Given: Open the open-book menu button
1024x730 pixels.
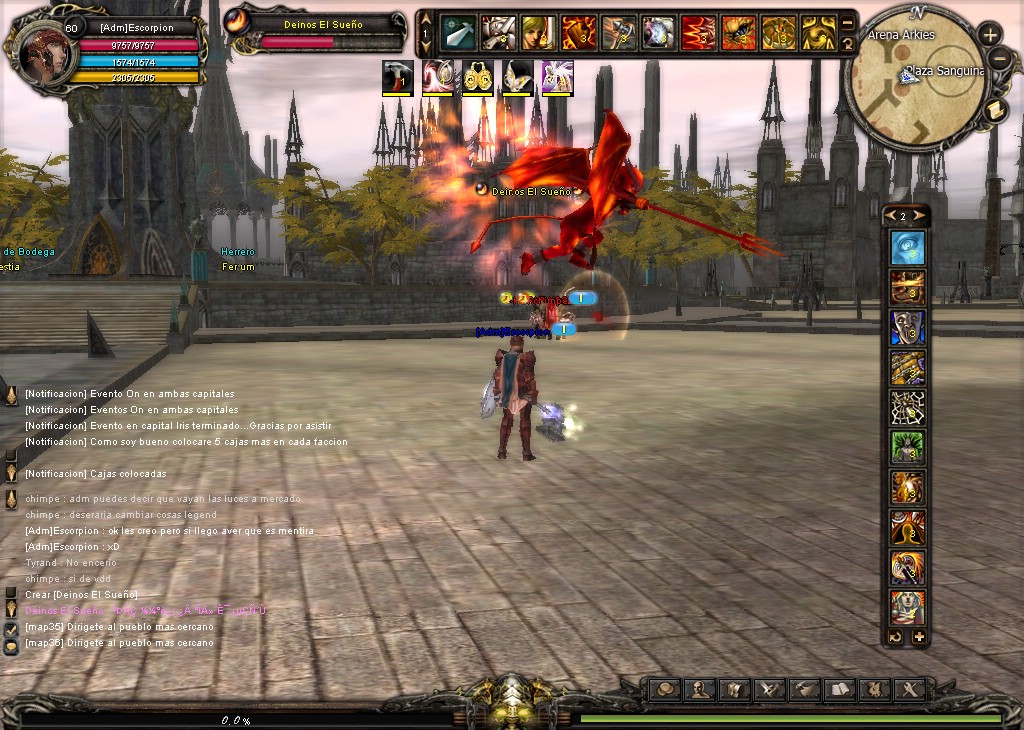Looking at the screenshot, I should tap(840, 689).
